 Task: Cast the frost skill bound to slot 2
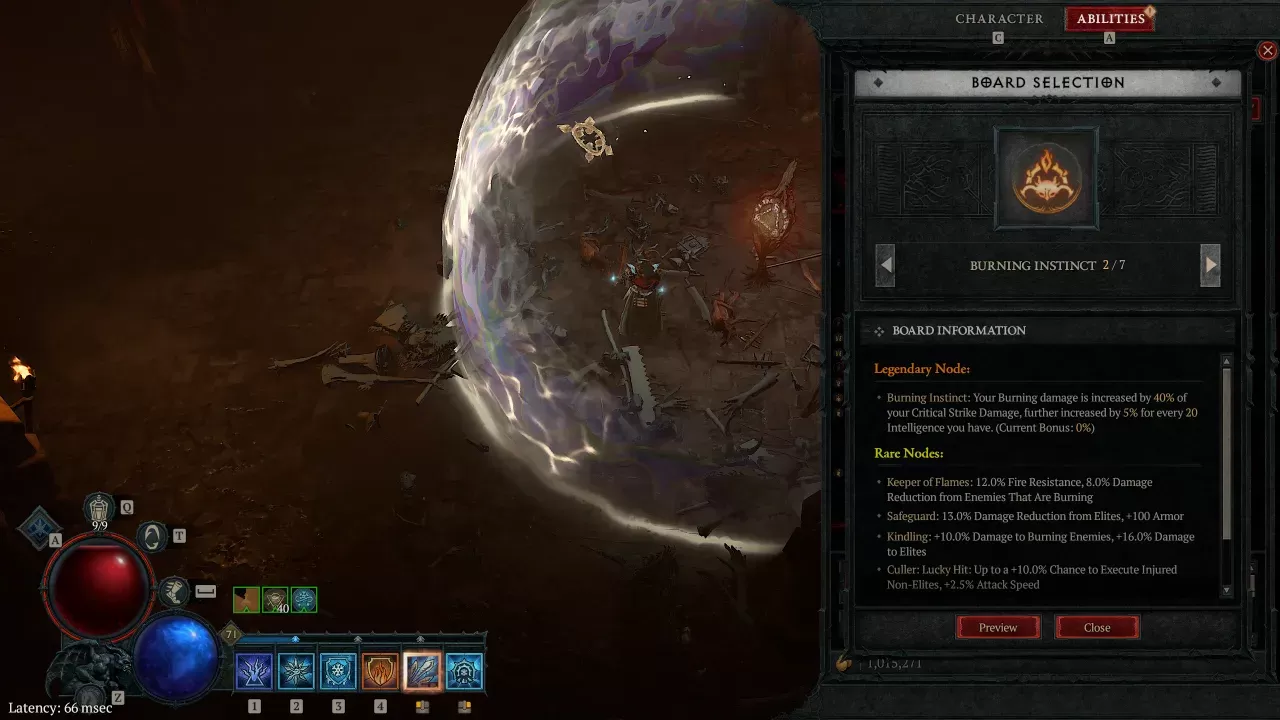tap(296, 670)
